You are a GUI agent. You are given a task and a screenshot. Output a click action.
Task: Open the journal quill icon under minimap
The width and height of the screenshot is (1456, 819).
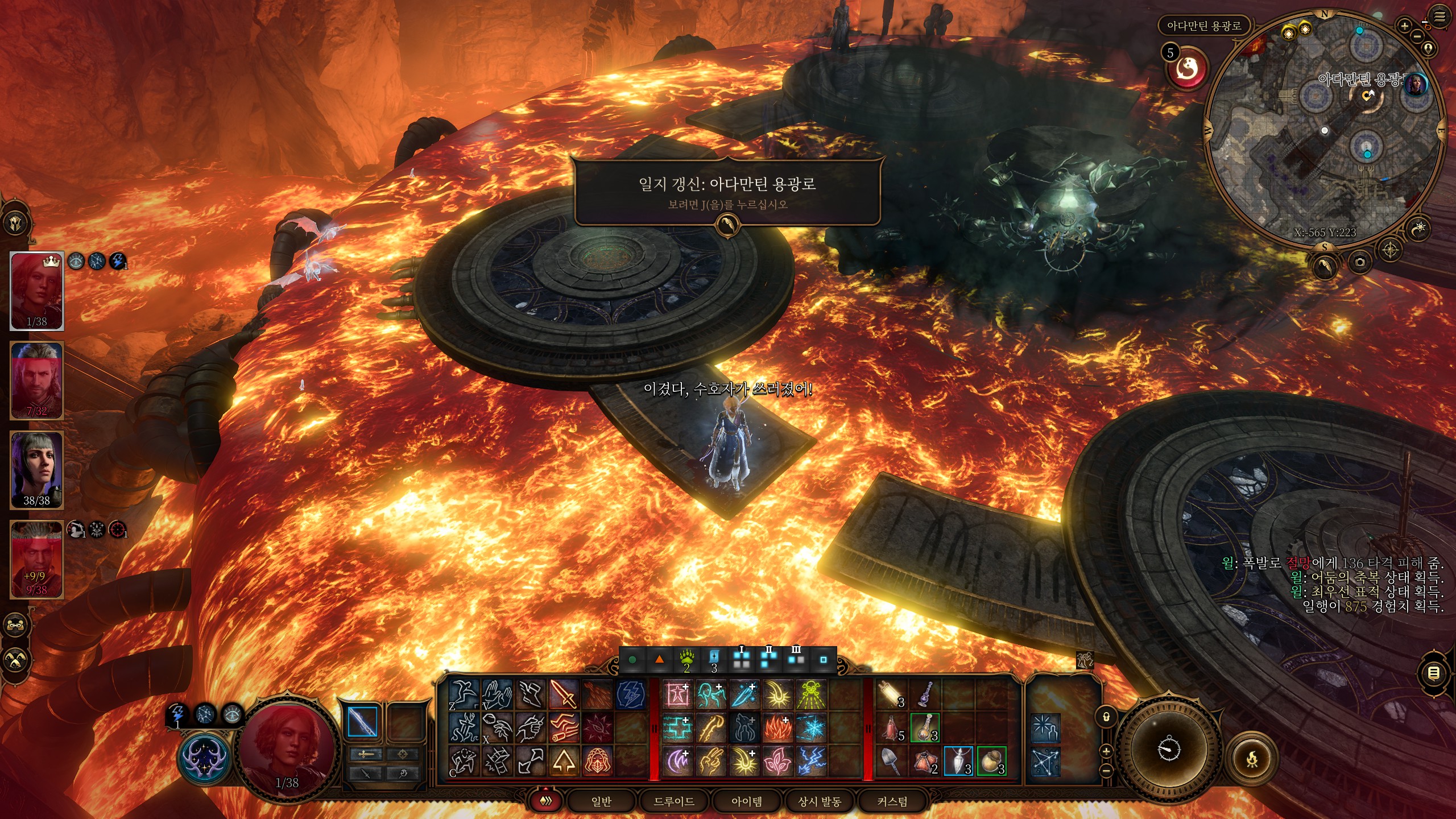1324,265
